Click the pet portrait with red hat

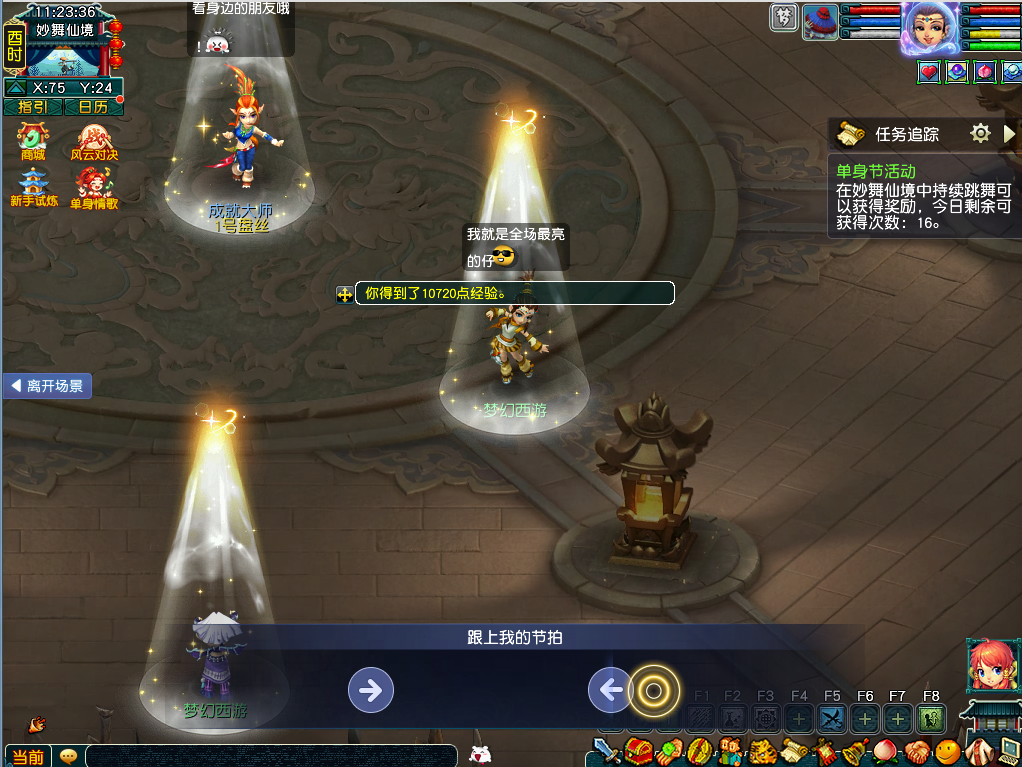(820, 21)
